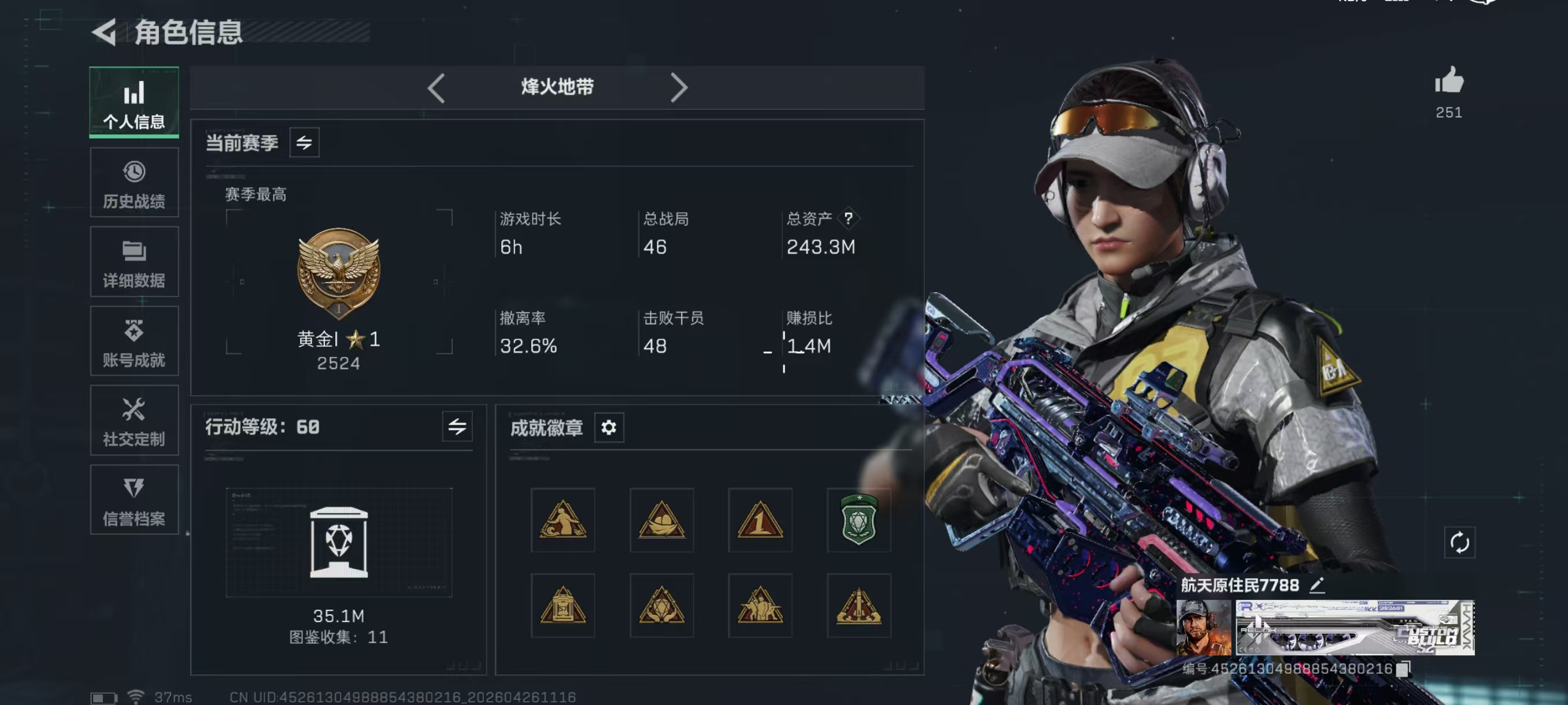This screenshot has width=1568, height=705.
Task: Toggle the 当前赛季 season swap button
Action: (304, 143)
